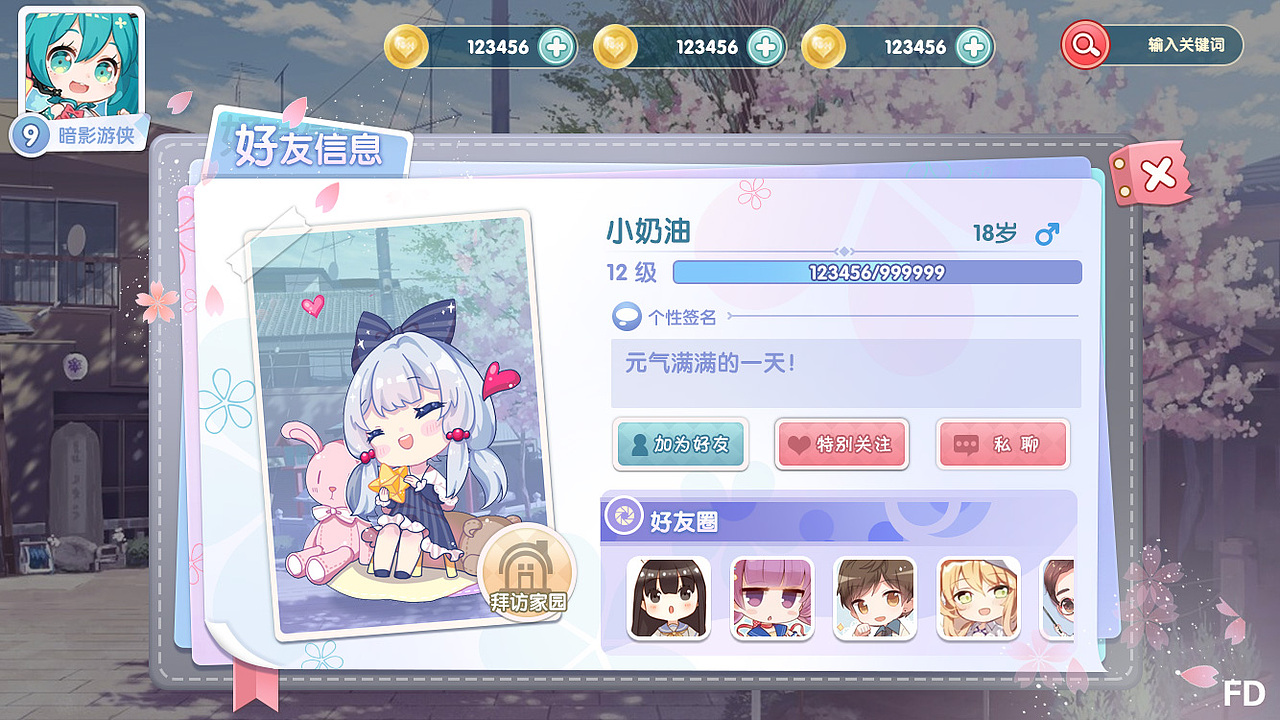Enable 特别关注 special follow for 小奶油
The height and width of the screenshot is (720, 1280).
pos(842,443)
